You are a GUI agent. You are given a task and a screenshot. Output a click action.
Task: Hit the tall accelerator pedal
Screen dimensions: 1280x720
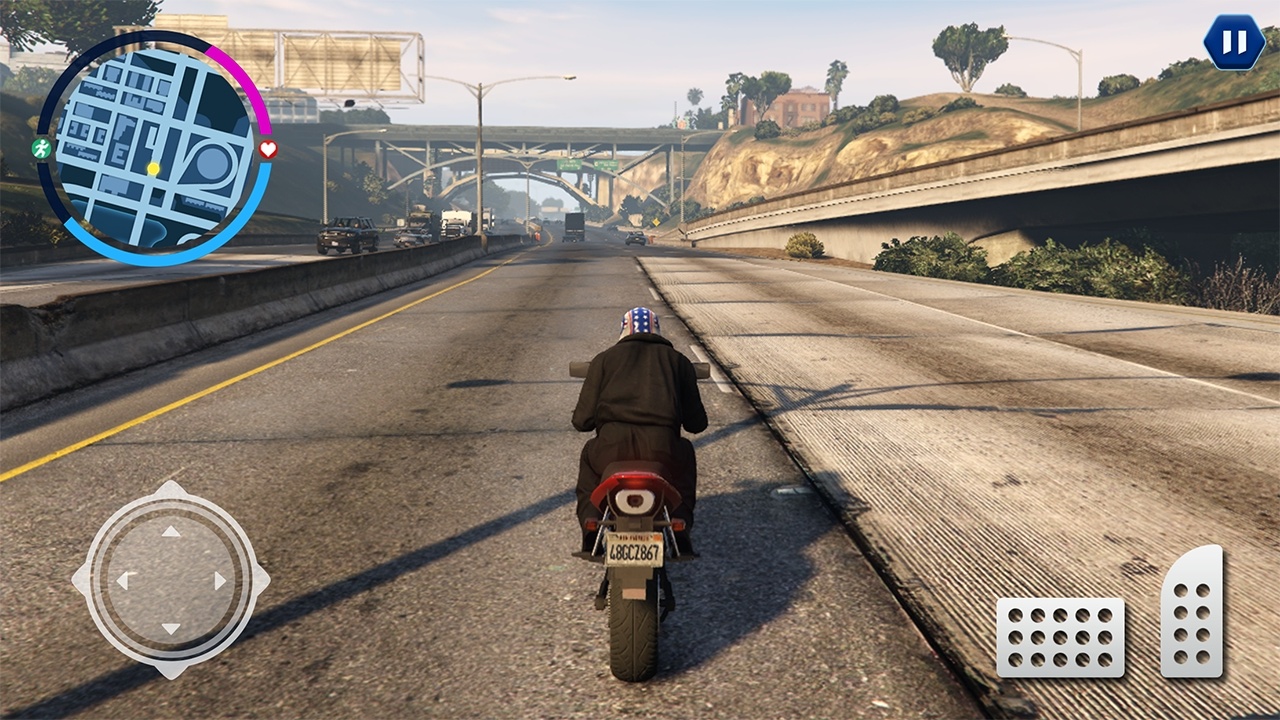(1192, 612)
